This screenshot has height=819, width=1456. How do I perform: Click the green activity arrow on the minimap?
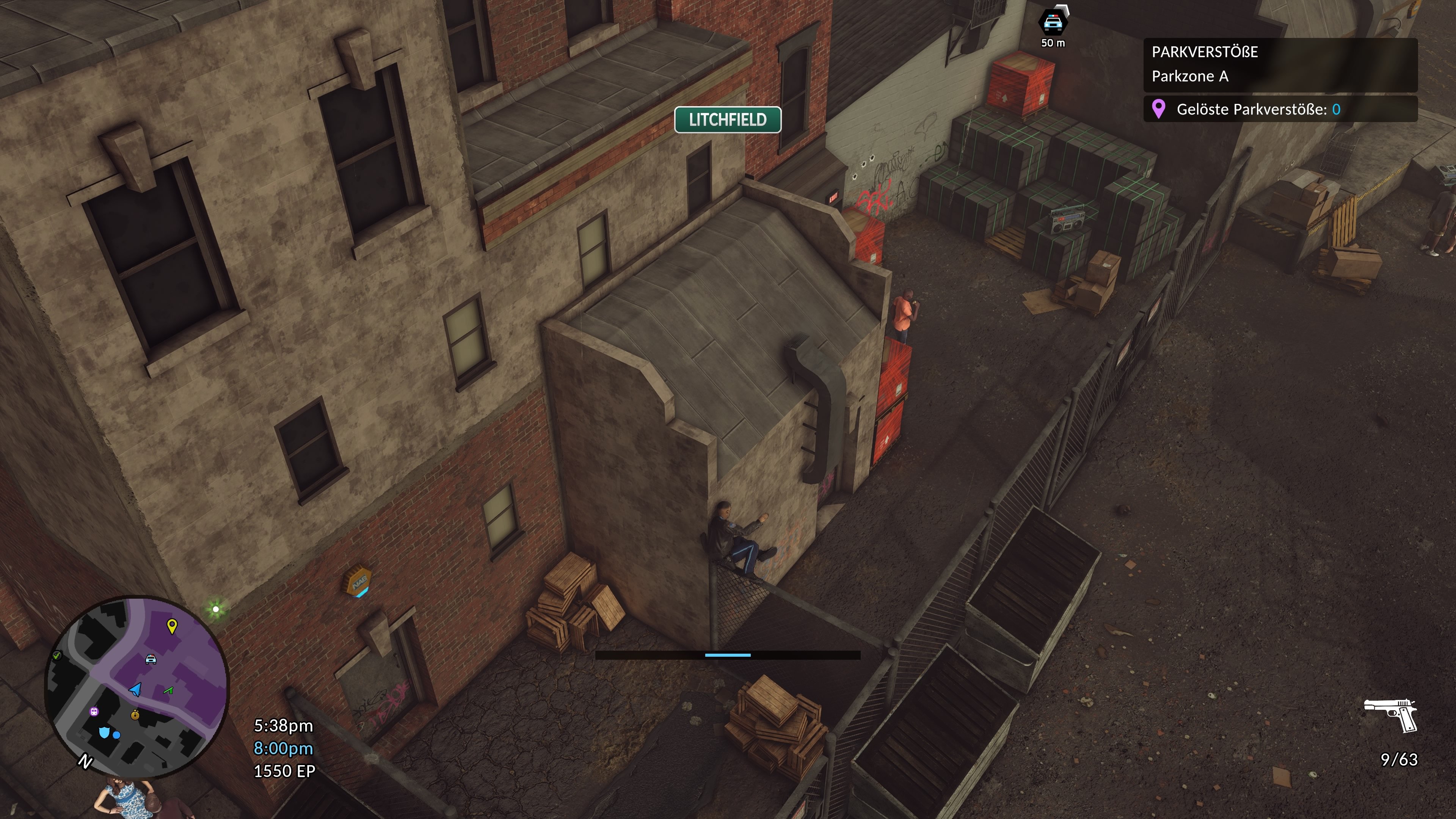pyautogui.click(x=168, y=690)
